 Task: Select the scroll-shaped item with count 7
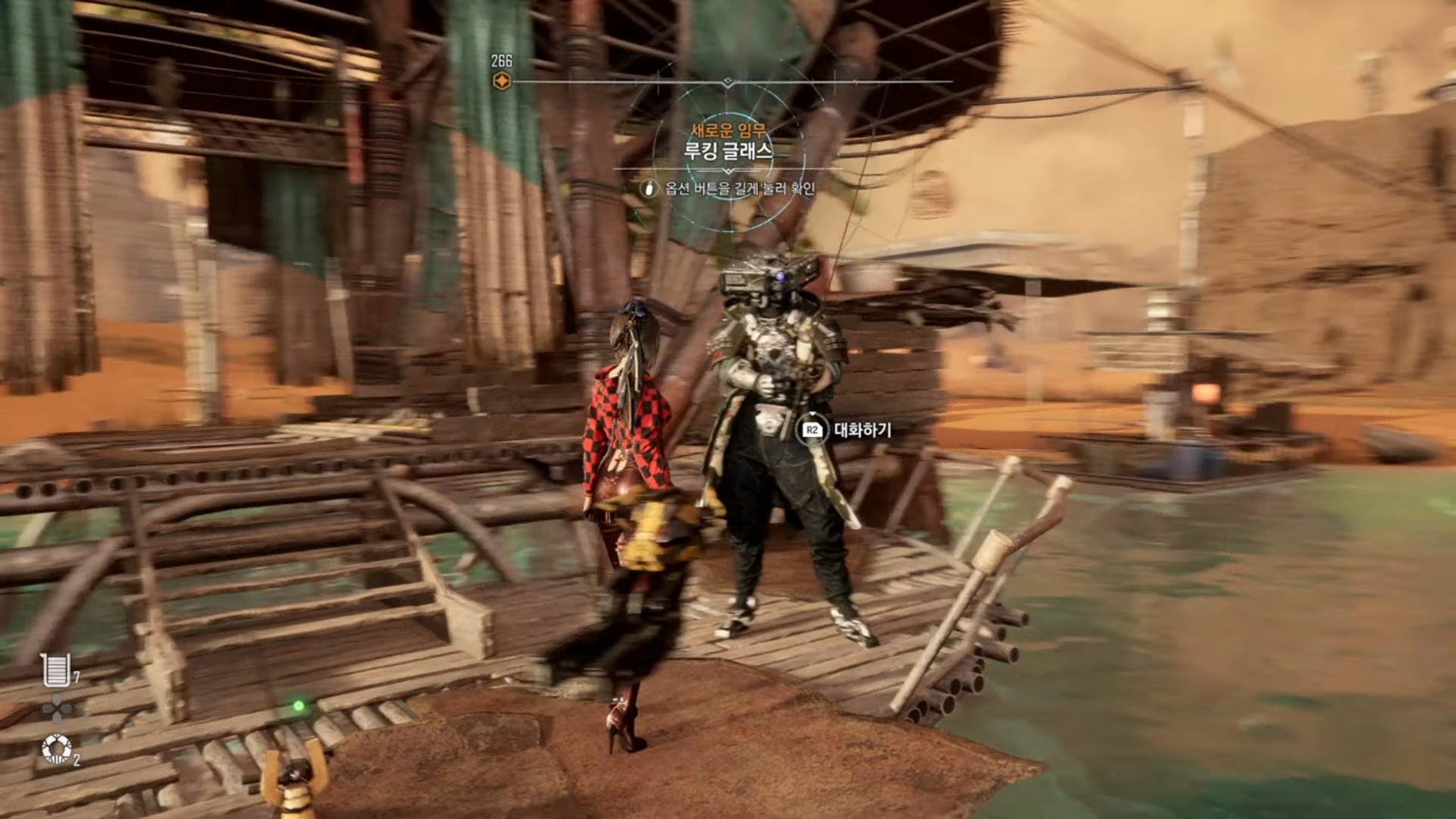coord(56,670)
